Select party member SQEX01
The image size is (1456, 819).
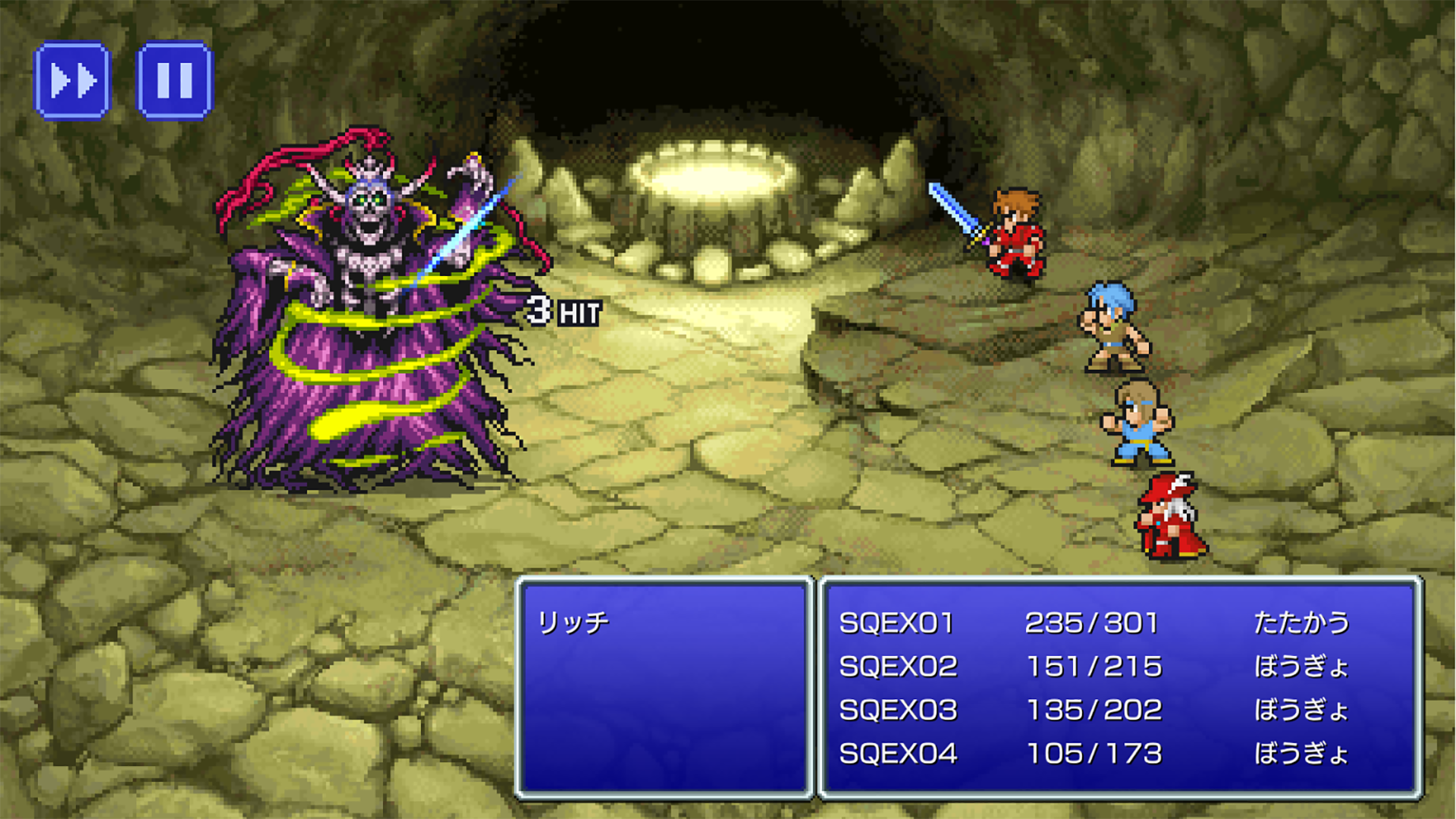click(x=896, y=623)
